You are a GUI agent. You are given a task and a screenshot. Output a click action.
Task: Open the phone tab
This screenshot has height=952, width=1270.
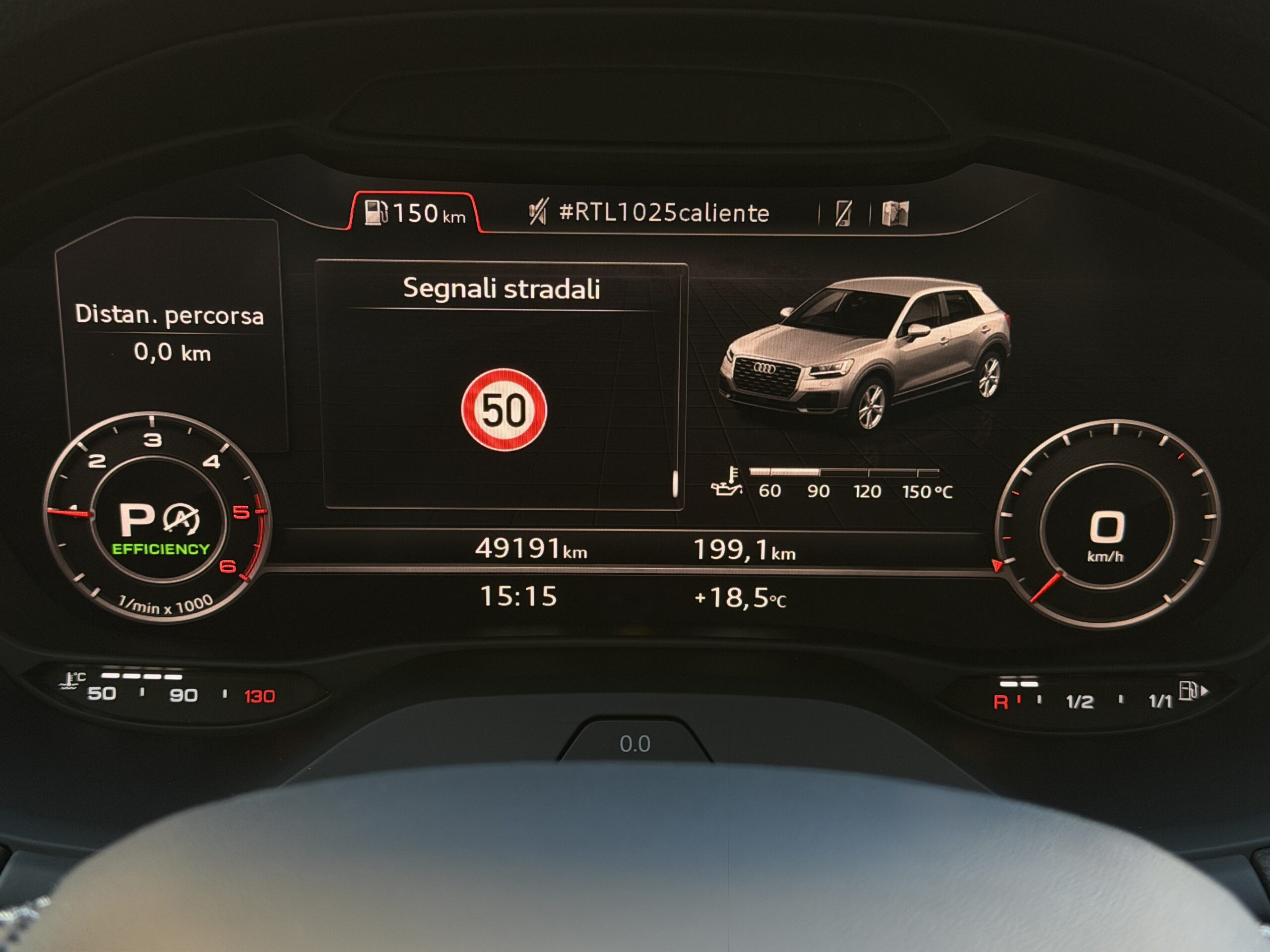pyautogui.click(x=843, y=214)
